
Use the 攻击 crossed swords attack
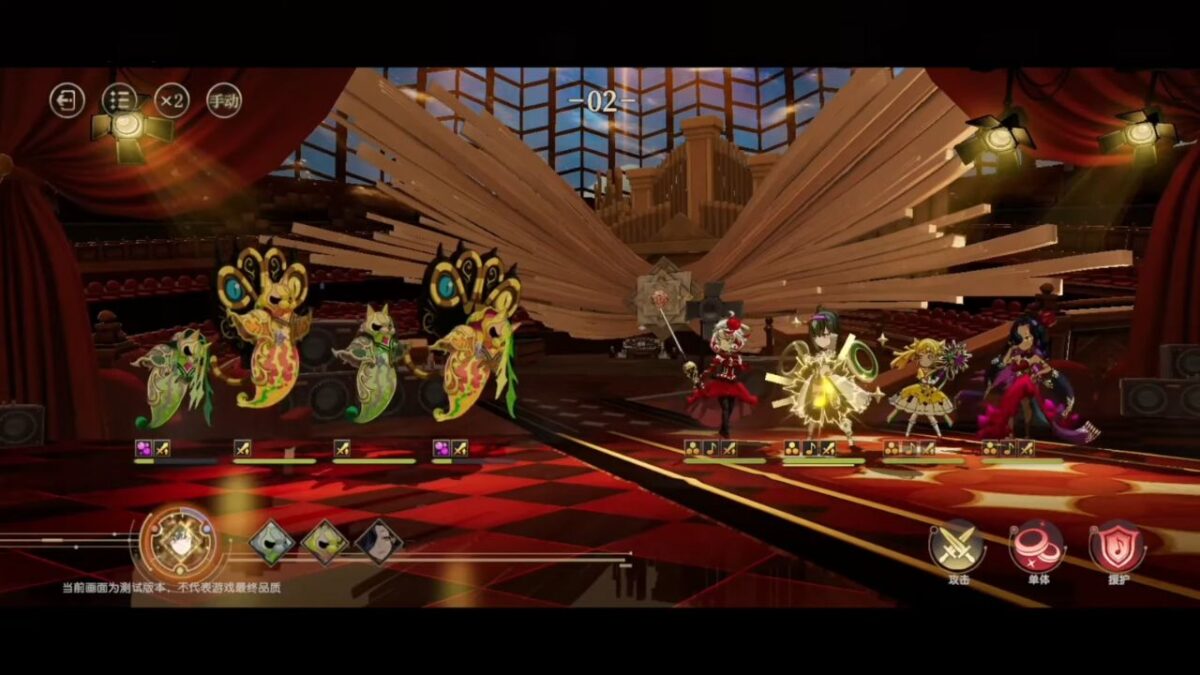point(957,546)
